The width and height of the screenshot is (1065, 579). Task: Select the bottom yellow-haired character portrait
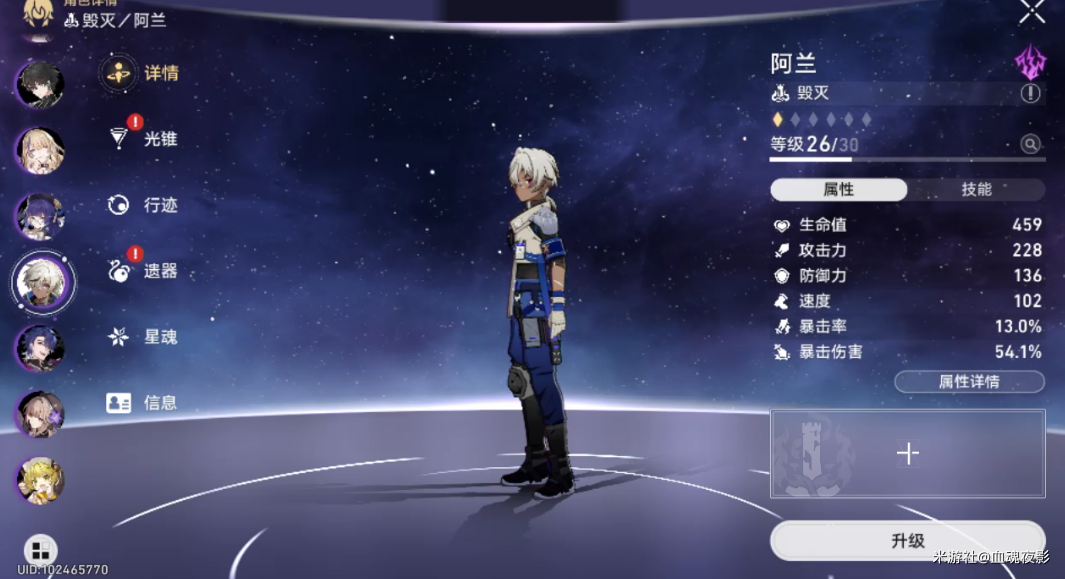pyautogui.click(x=40, y=480)
